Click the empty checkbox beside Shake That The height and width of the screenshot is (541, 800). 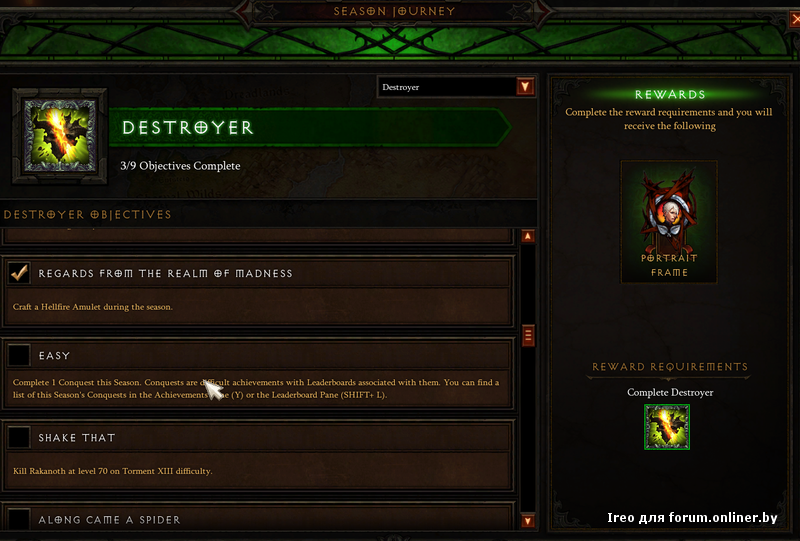click(x=18, y=438)
